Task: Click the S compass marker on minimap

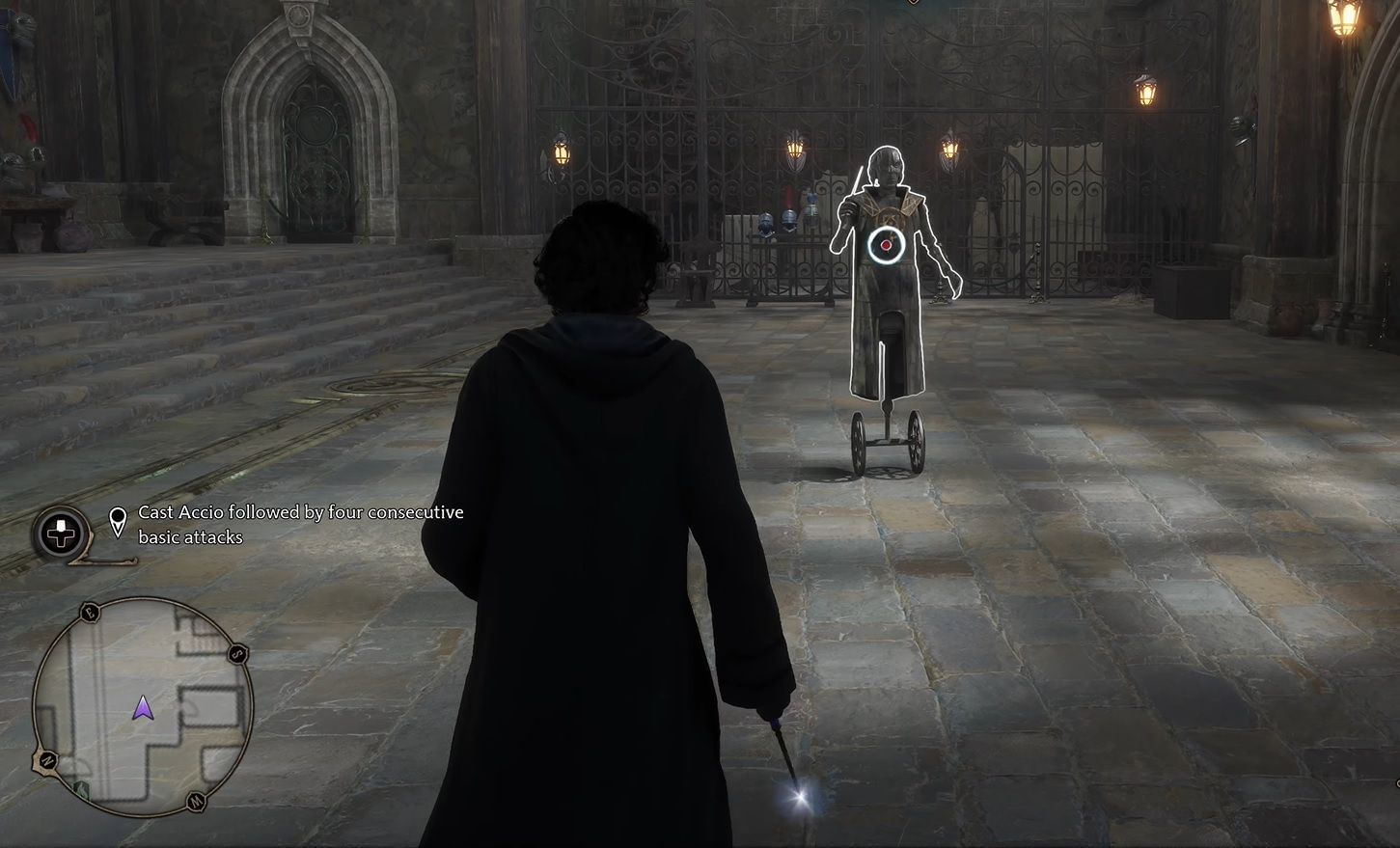Action: pyautogui.click(x=236, y=654)
